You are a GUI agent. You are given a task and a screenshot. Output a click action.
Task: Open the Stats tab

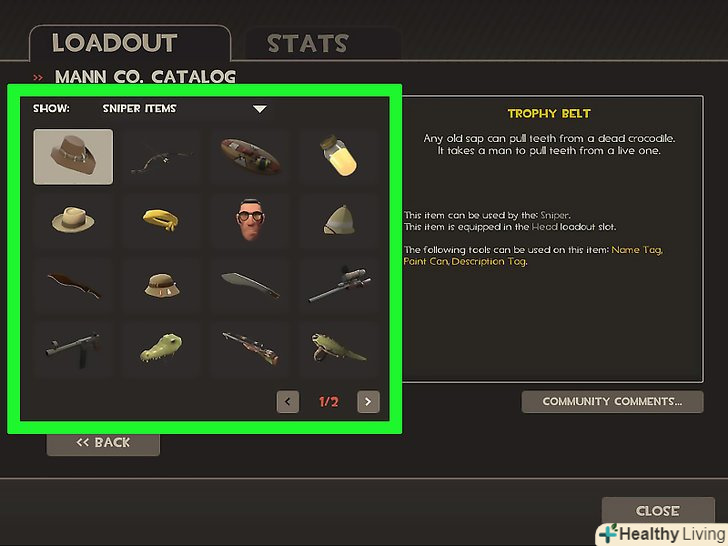307,44
